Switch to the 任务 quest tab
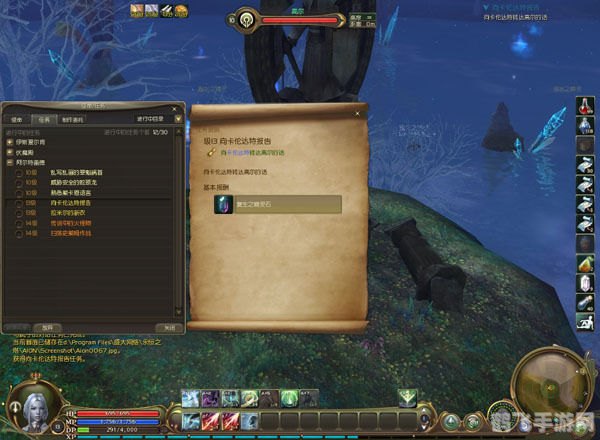600x440 pixels. 46,117
